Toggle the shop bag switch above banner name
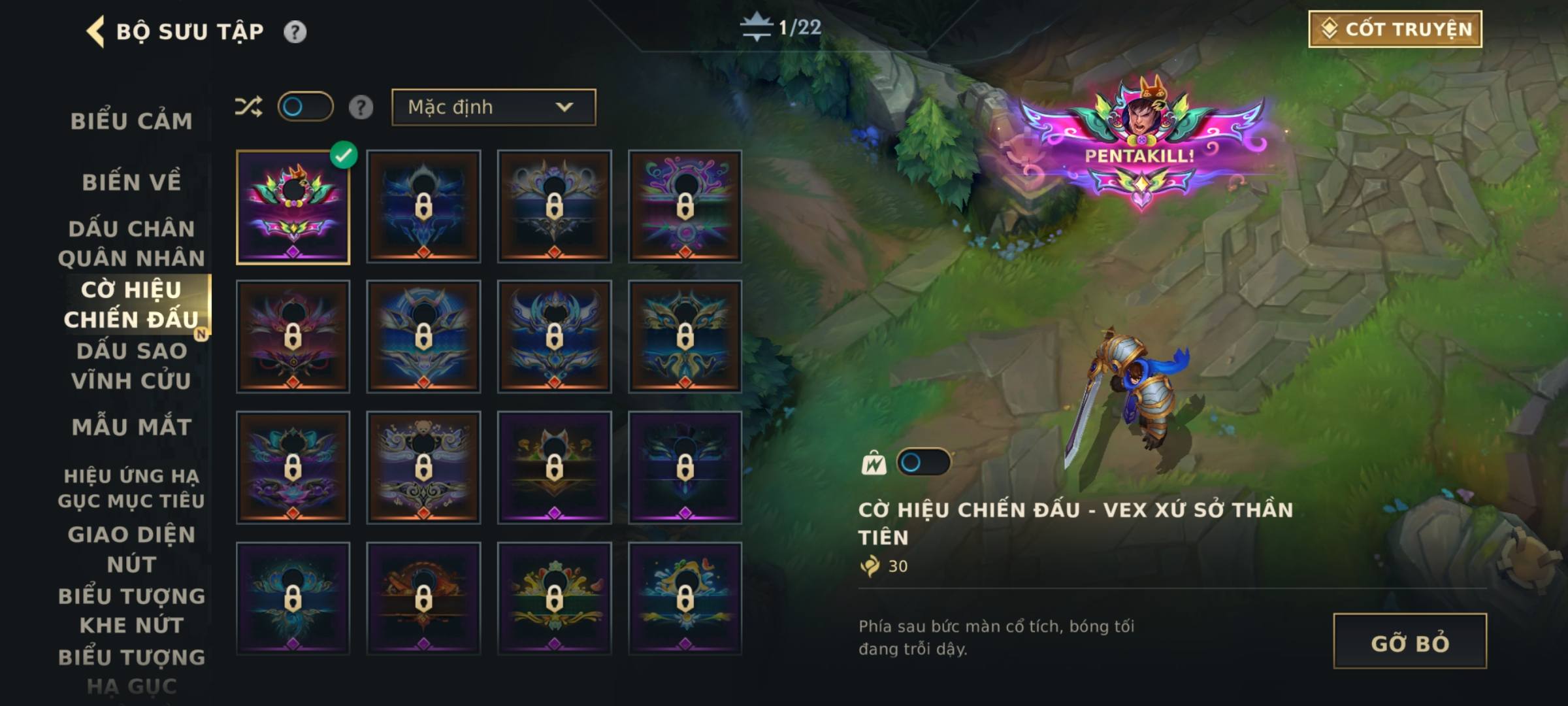Screen dimensions: 1568x706 923,463
